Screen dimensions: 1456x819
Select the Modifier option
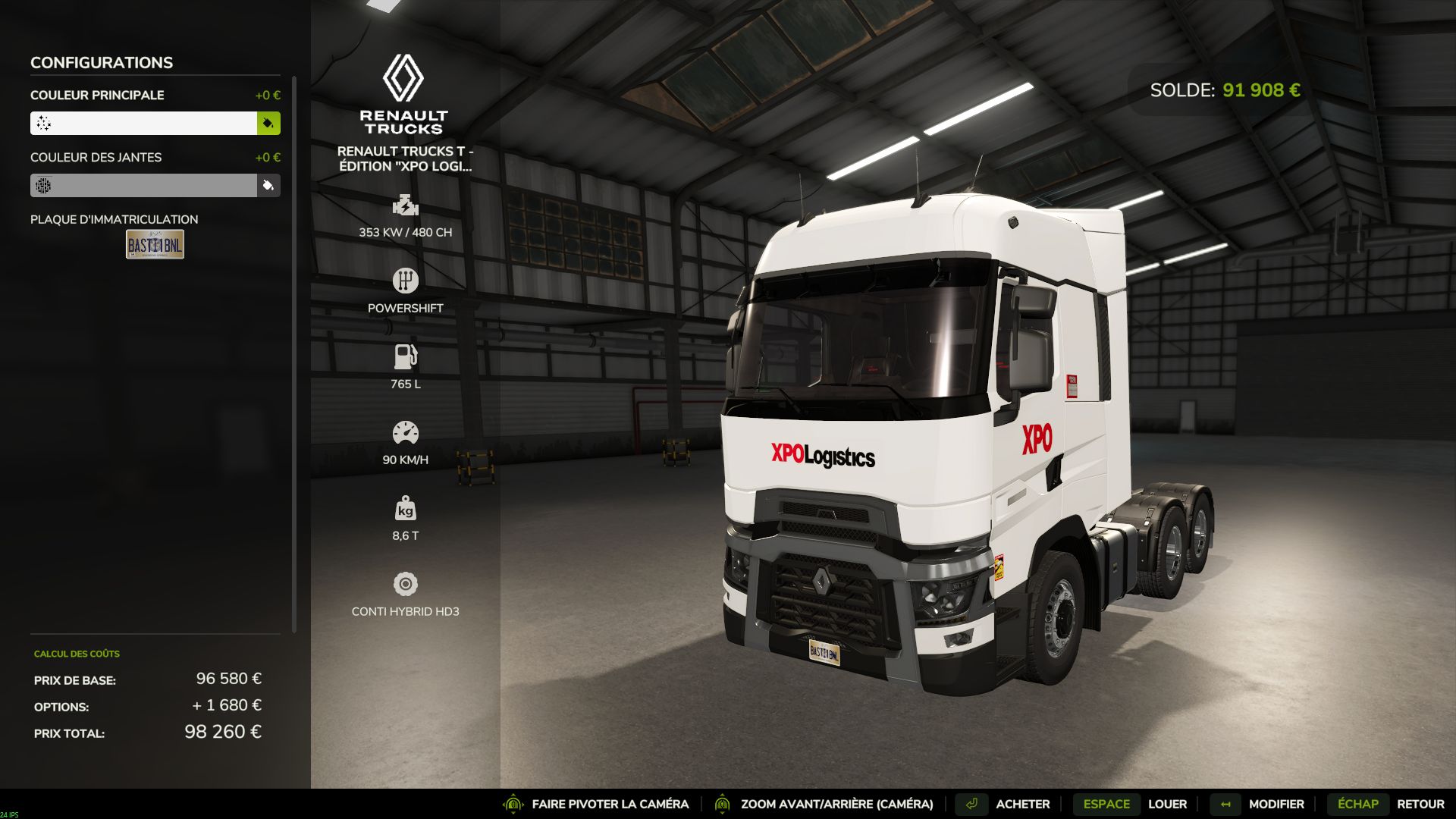(1276, 804)
